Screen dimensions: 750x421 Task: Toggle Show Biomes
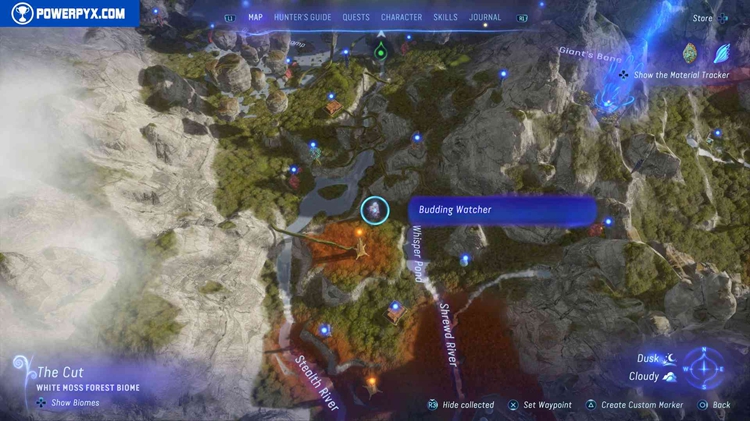pyautogui.click(x=70, y=403)
